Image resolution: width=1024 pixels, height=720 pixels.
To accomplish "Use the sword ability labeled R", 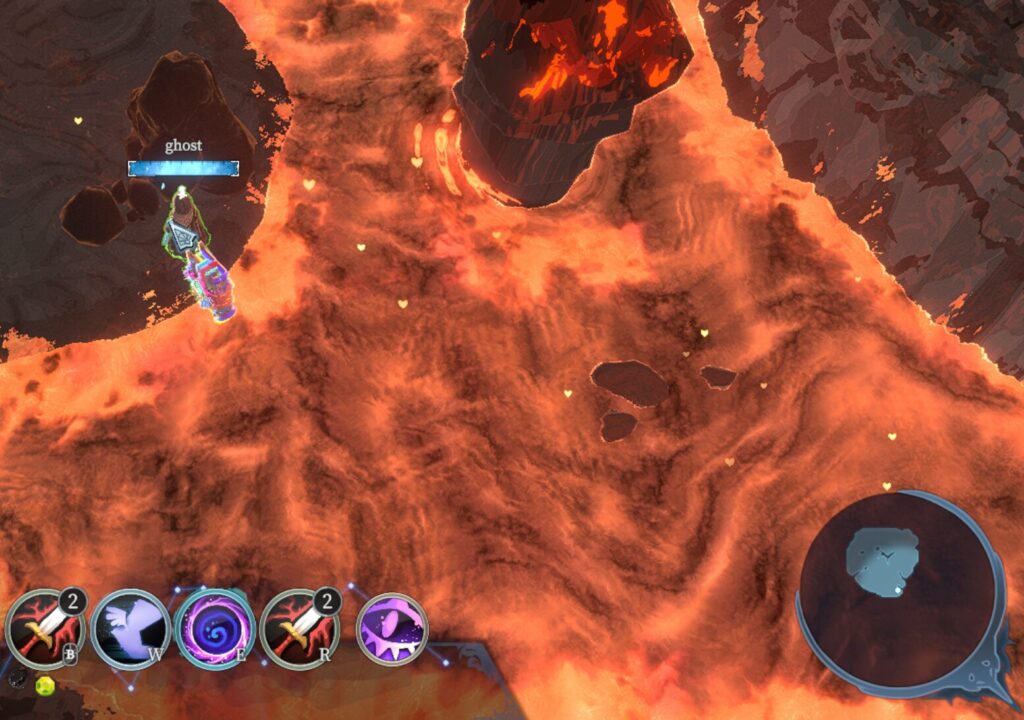I will [298, 628].
